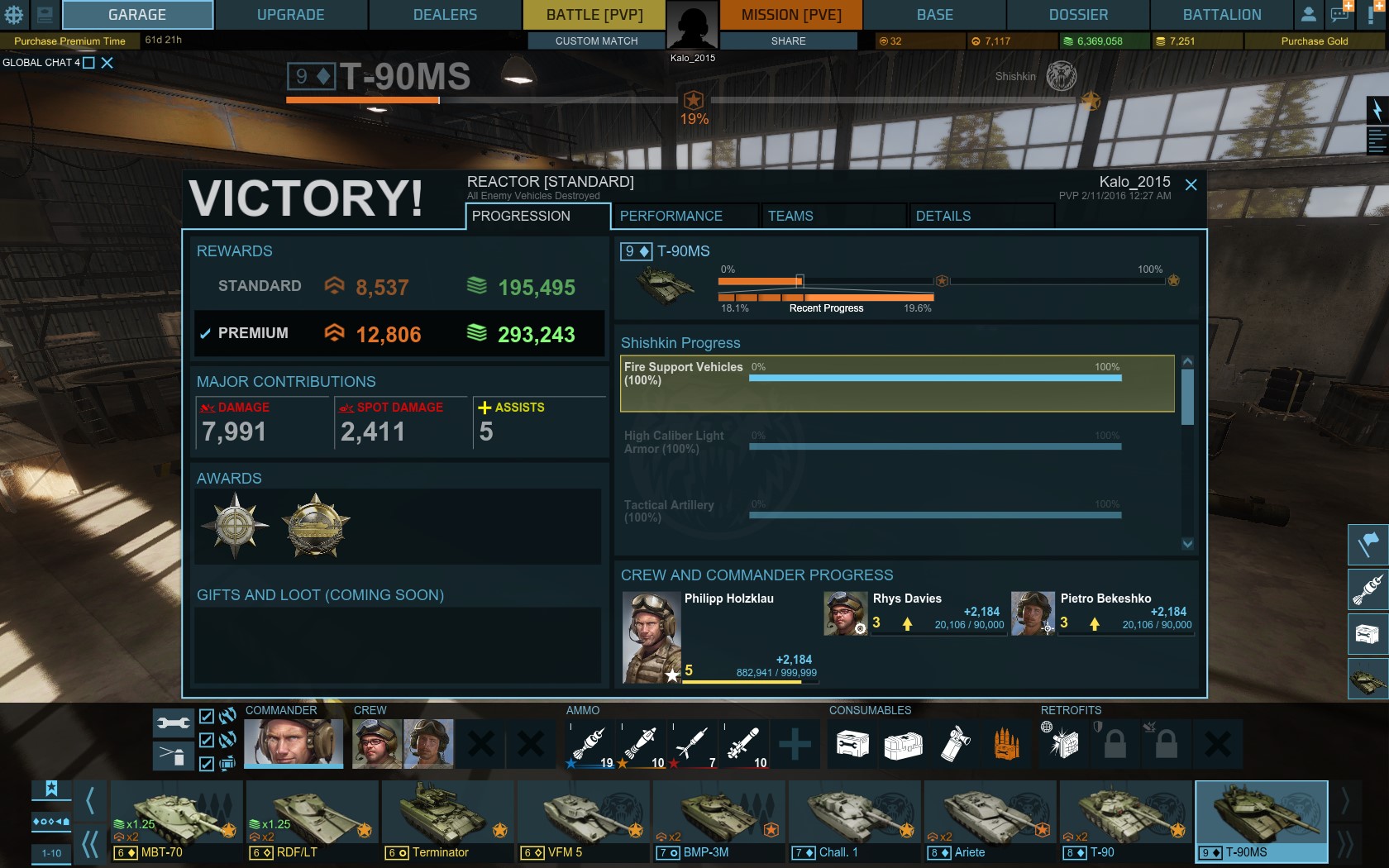Open the Dealers menu

point(445,15)
